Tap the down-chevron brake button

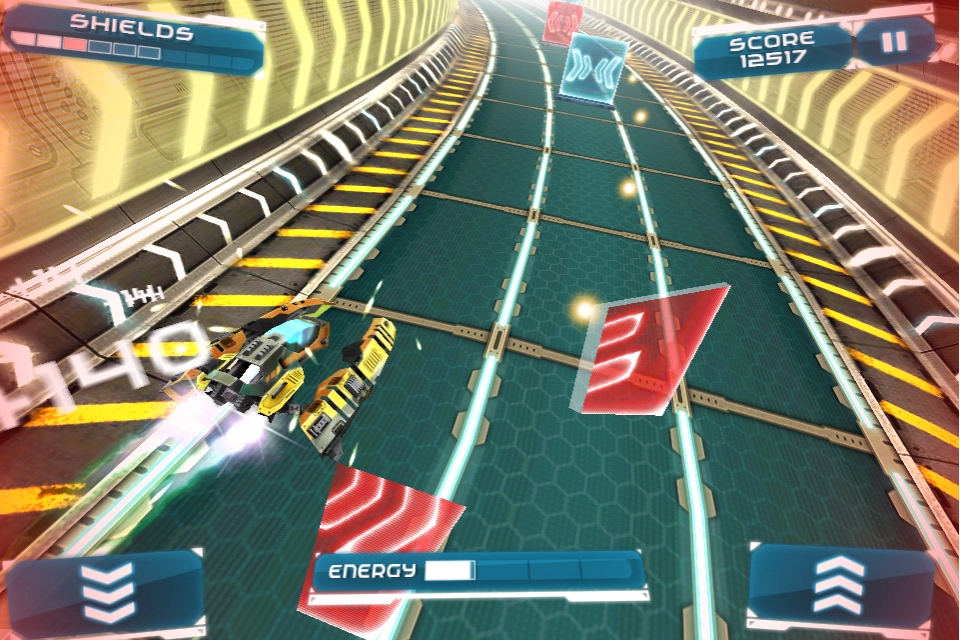click(107, 592)
